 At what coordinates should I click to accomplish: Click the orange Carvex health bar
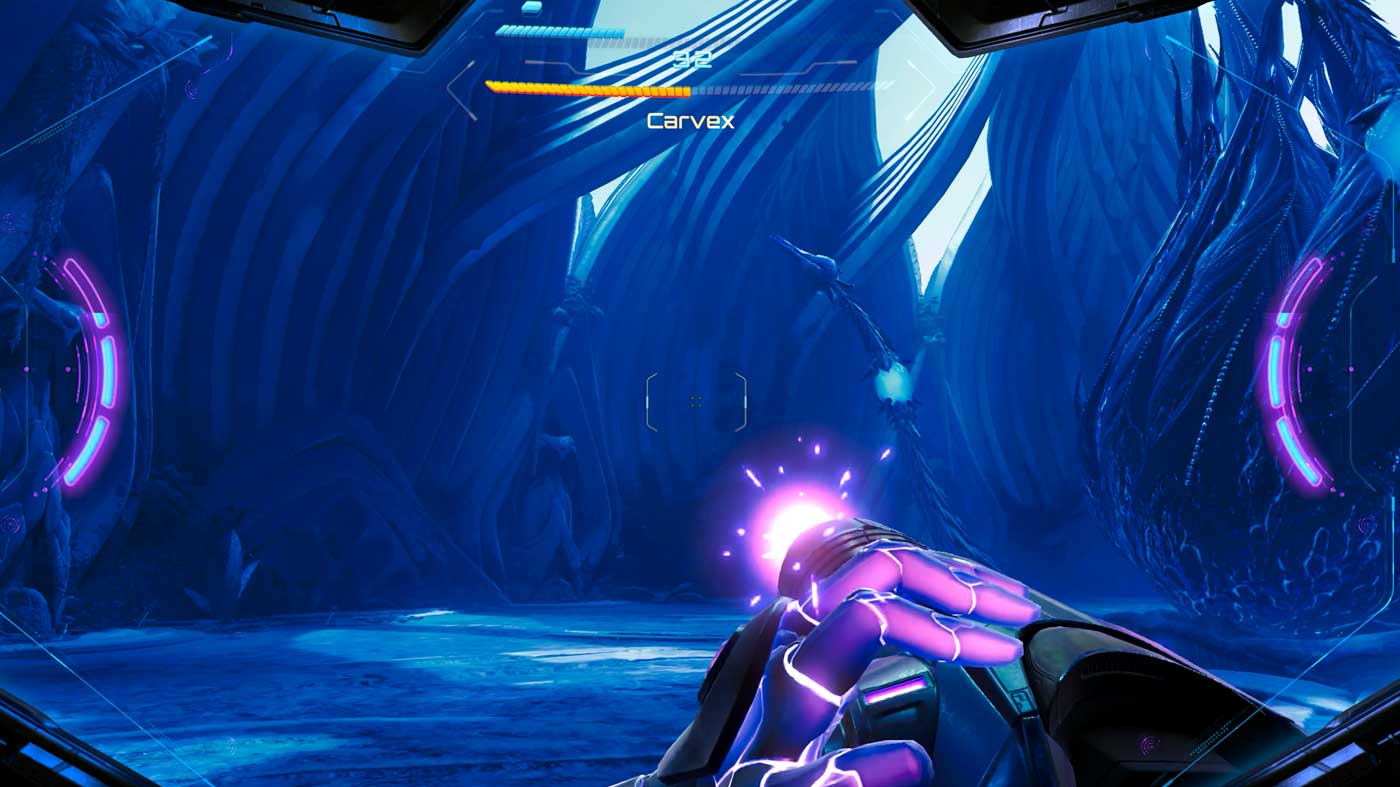[588, 90]
